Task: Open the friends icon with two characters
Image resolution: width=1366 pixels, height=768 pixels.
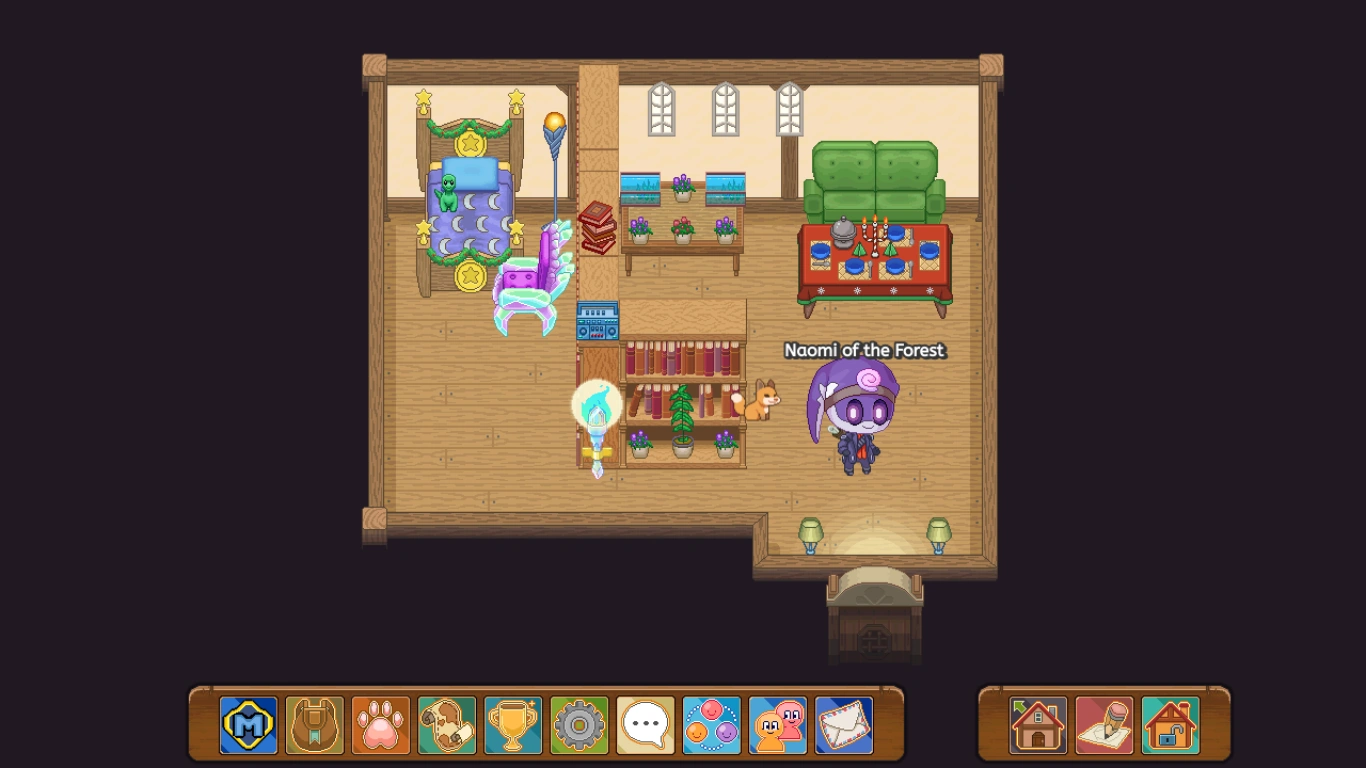Action: click(x=778, y=725)
